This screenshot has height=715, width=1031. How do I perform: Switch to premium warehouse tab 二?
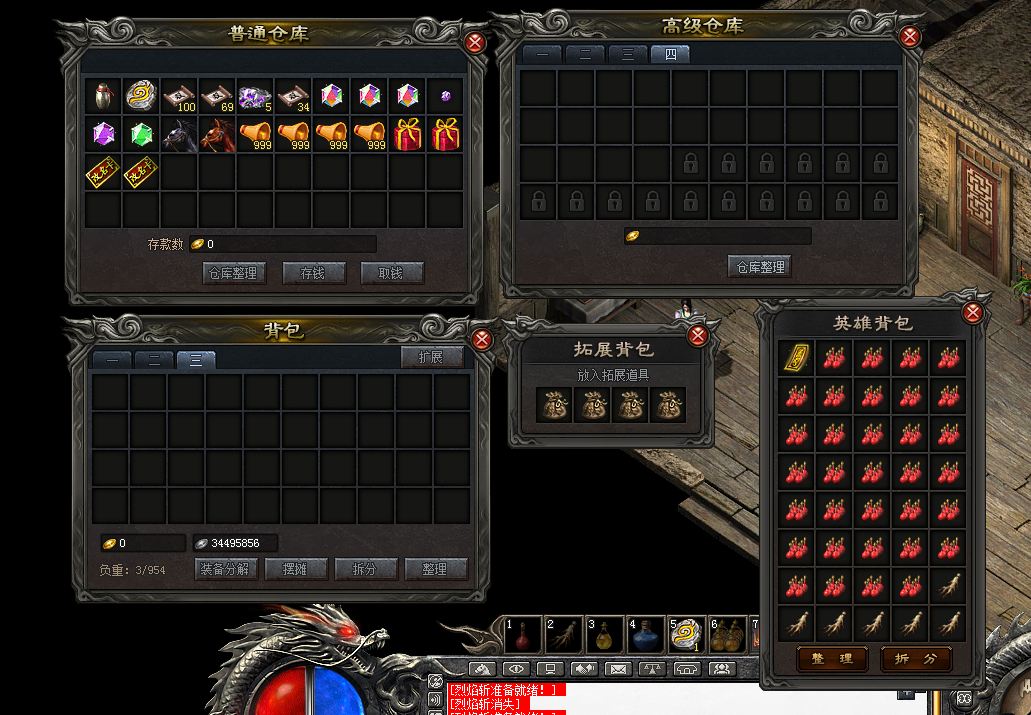tap(585, 55)
